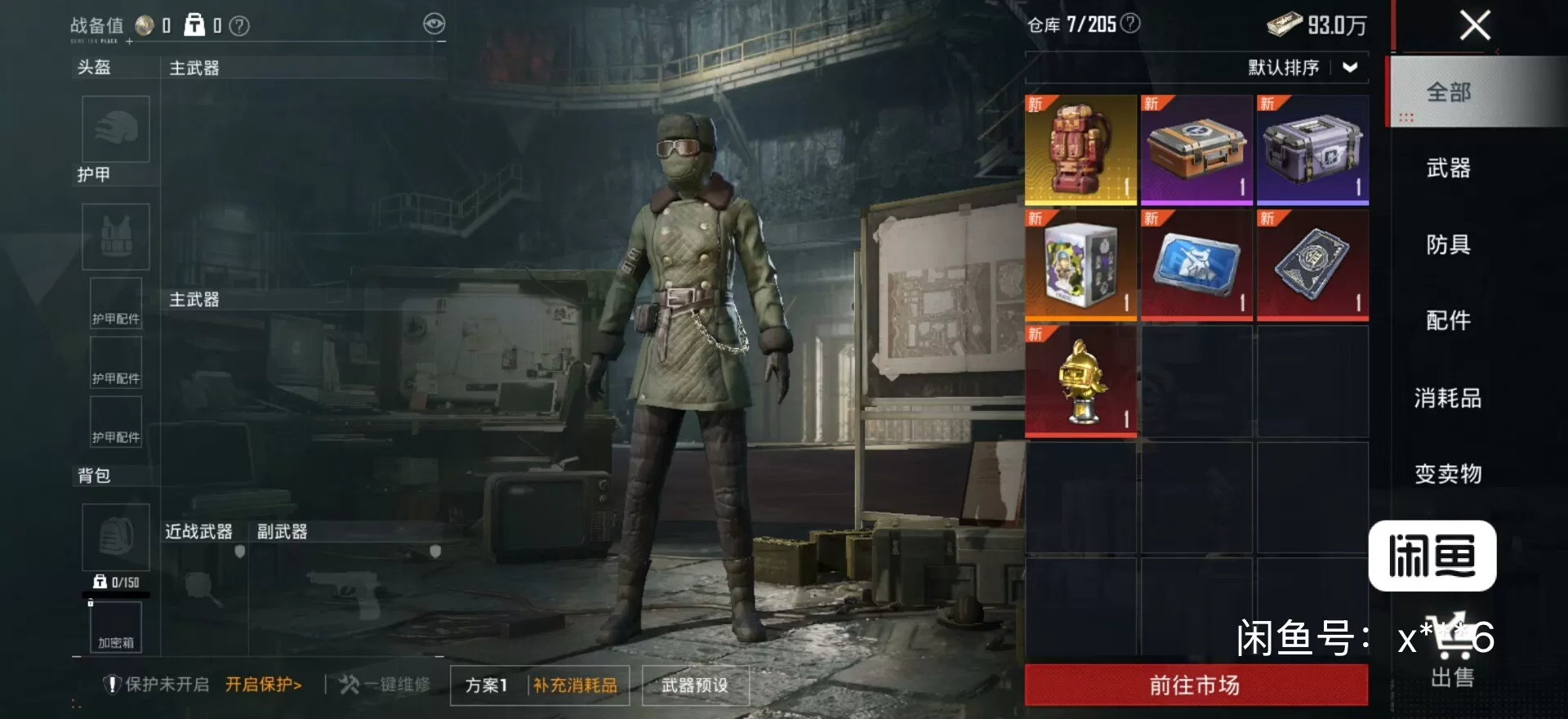Screen dimensions: 1568x719
Task: Toggle the eye visibility icon
Action: pos(434,25)
